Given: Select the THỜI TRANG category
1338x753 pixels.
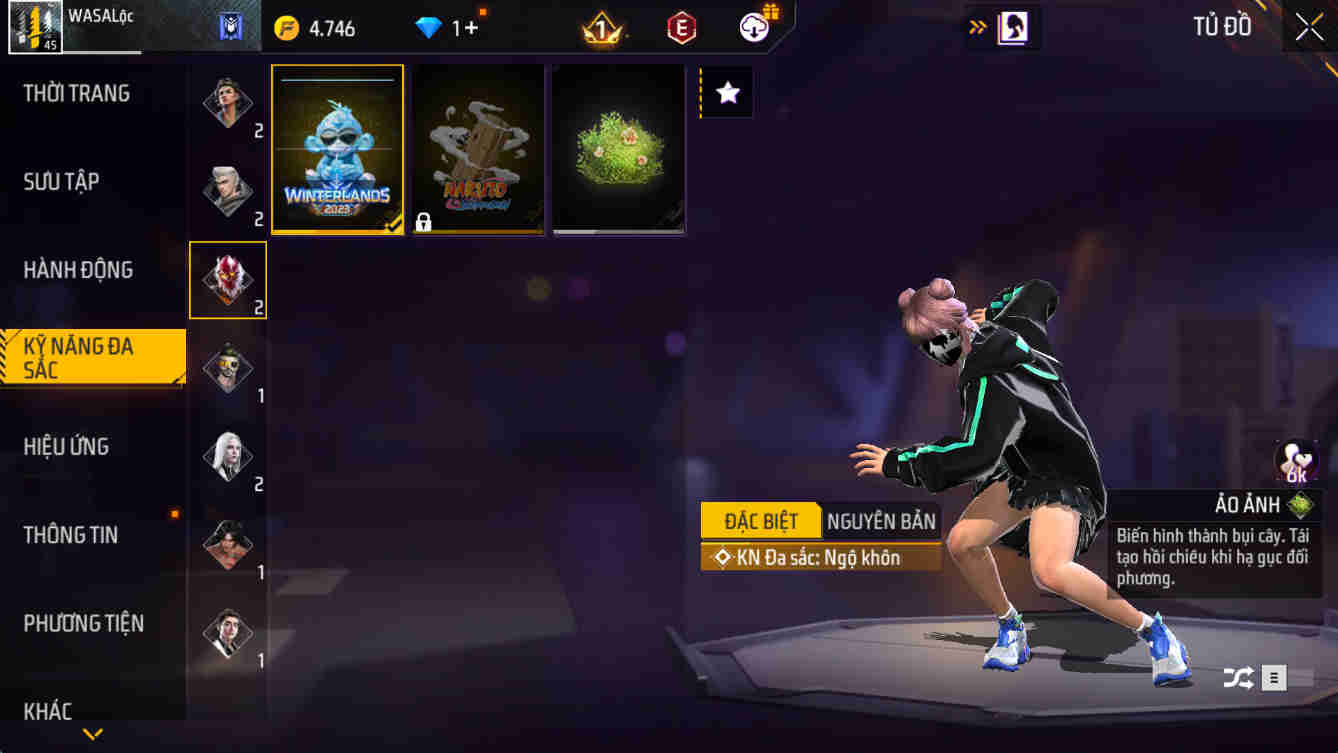Looking at the screenshot, I should (72, 93).
